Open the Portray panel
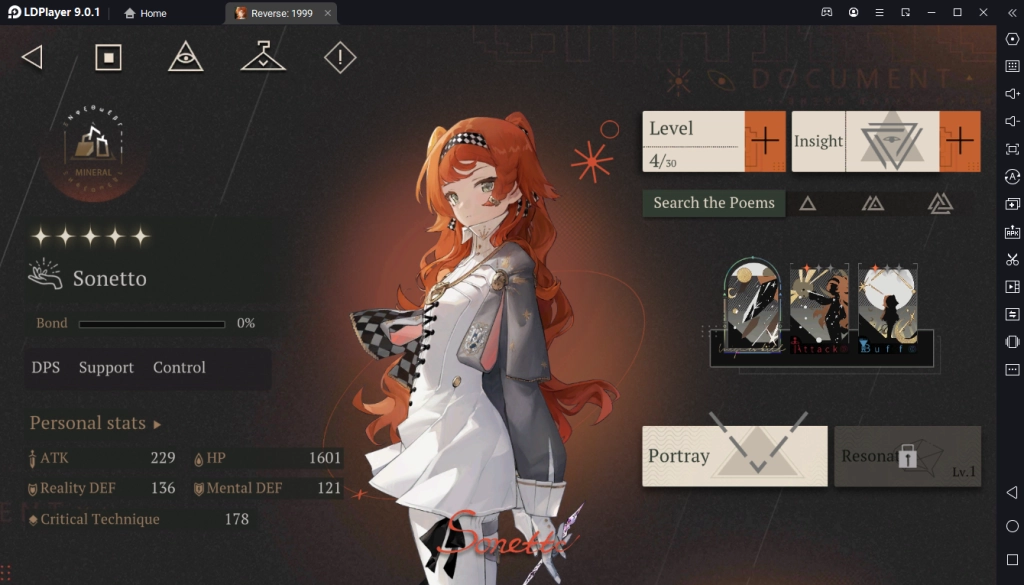The image size is (1024, 585). tap(734, 456)
